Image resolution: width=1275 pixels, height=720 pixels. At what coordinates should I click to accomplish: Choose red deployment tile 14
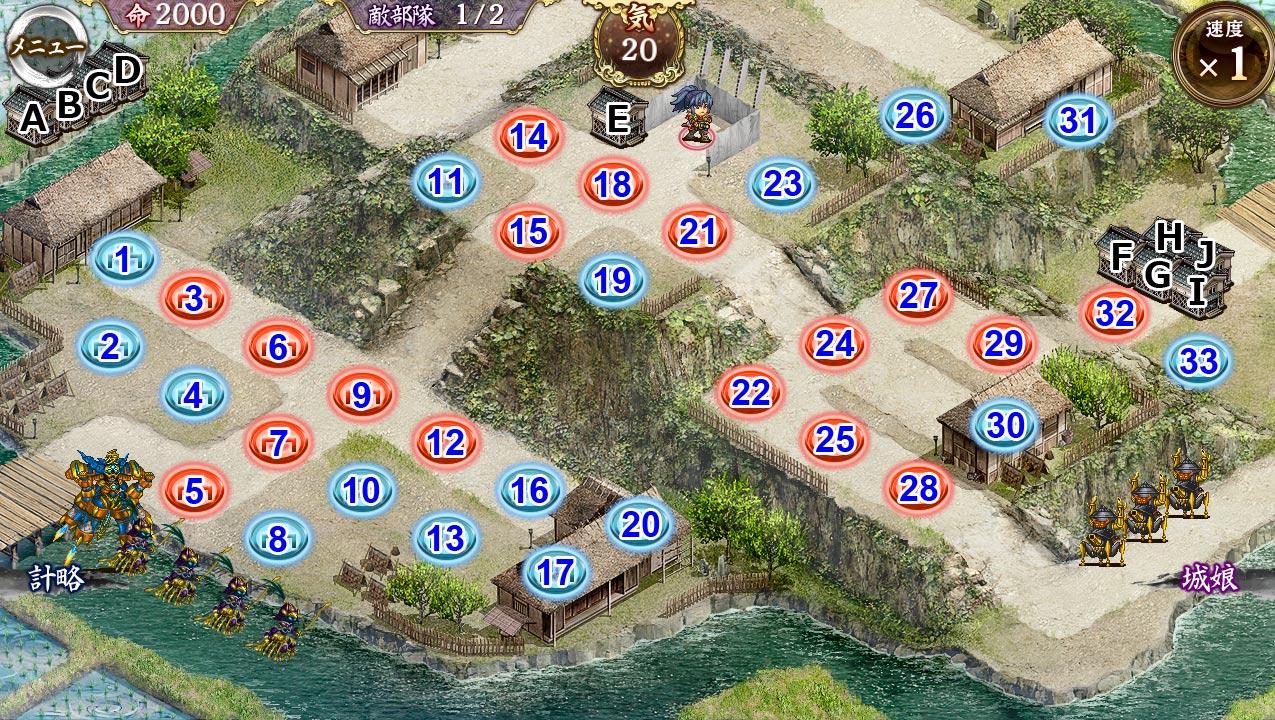pyautogui.click(x=530, y=137)
